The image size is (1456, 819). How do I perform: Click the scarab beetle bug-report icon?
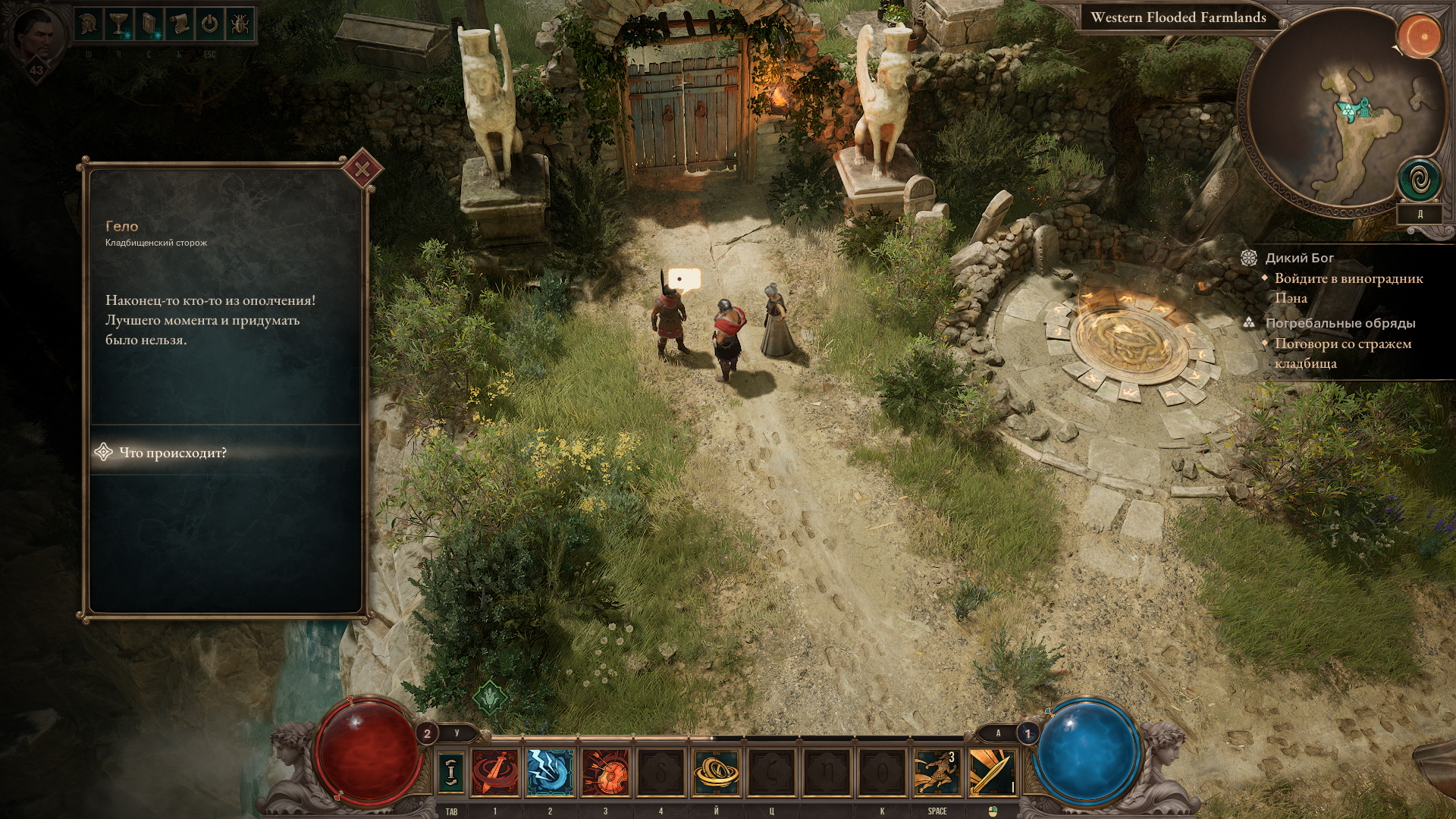pos(239,25)
